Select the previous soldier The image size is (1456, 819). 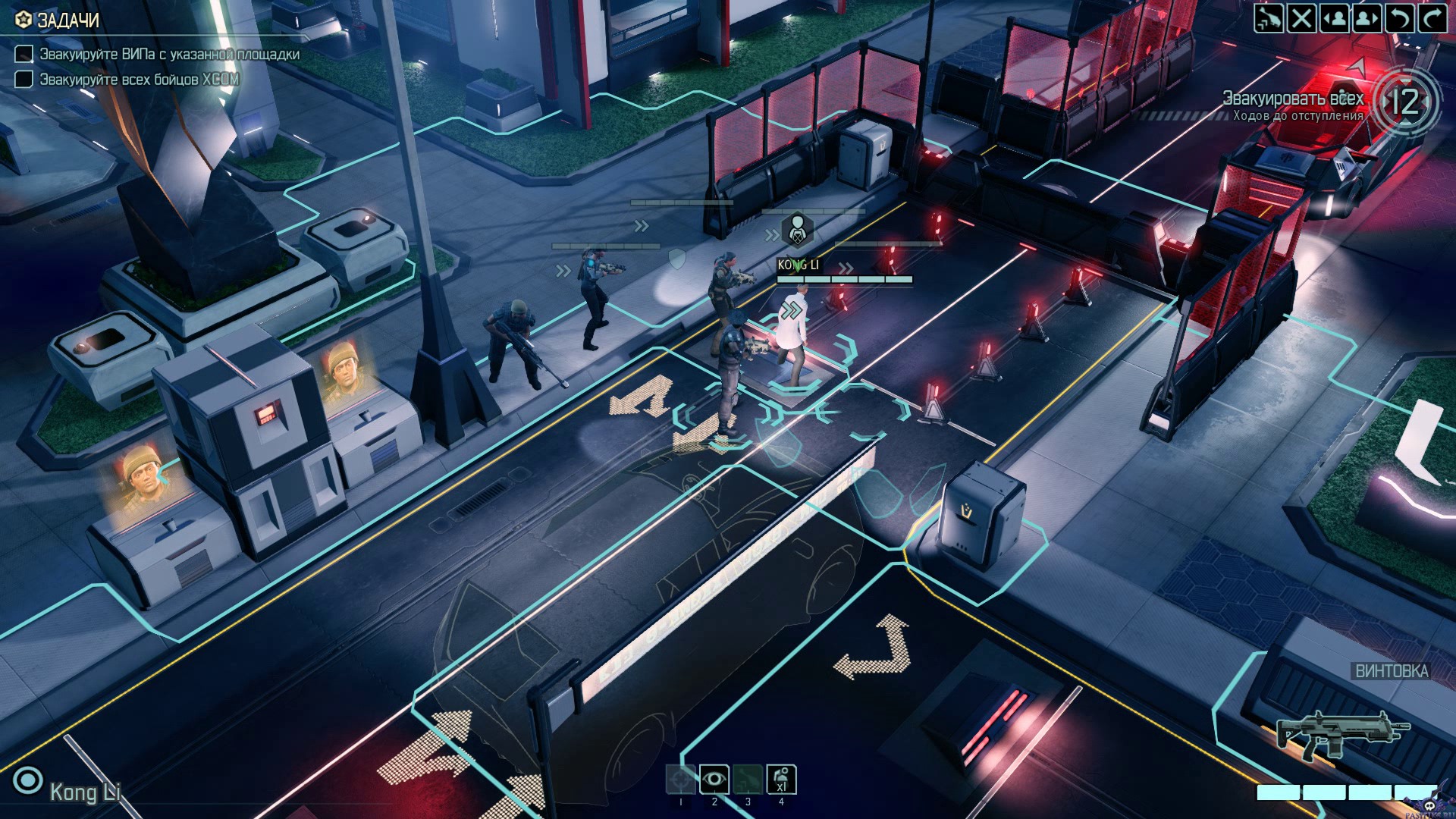pos(1335,18)
